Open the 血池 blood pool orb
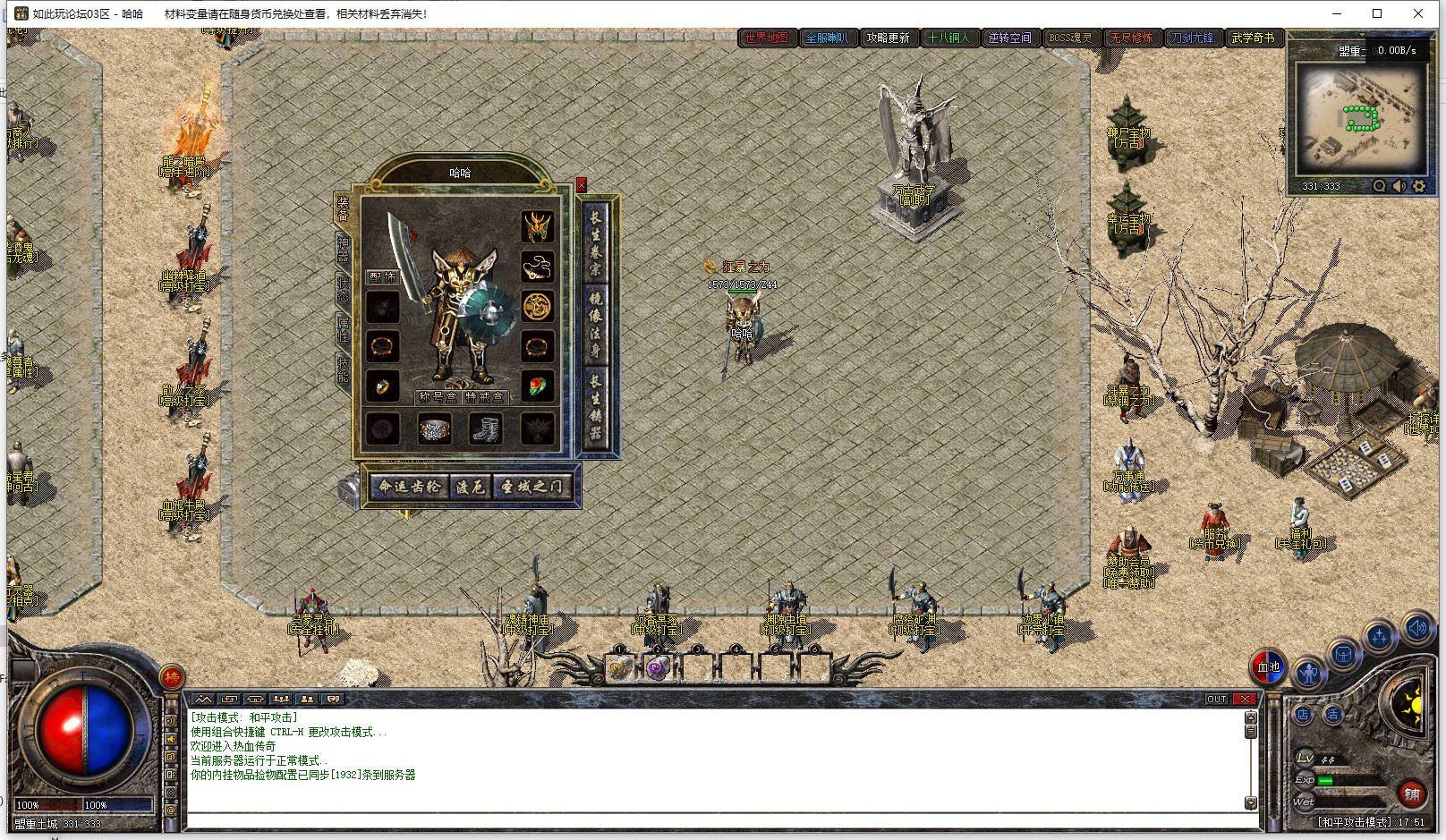Screen dimensions: 1446x840 (x=1268, y=666)
